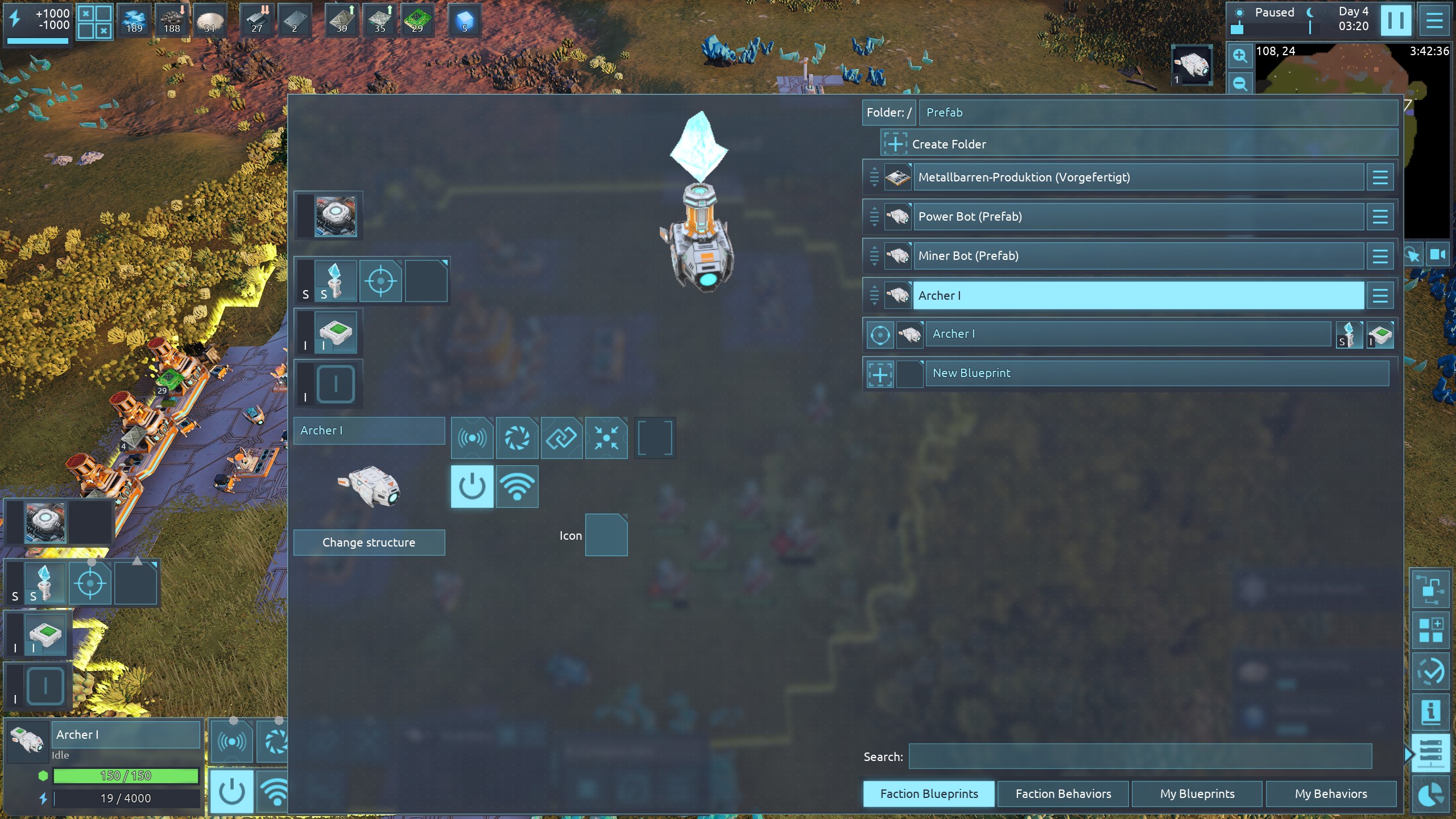The height and width of the screenshot is (819, 1456).
Task: Pick a blueprint icon in the Icon slot
Action: click(606, 535)
